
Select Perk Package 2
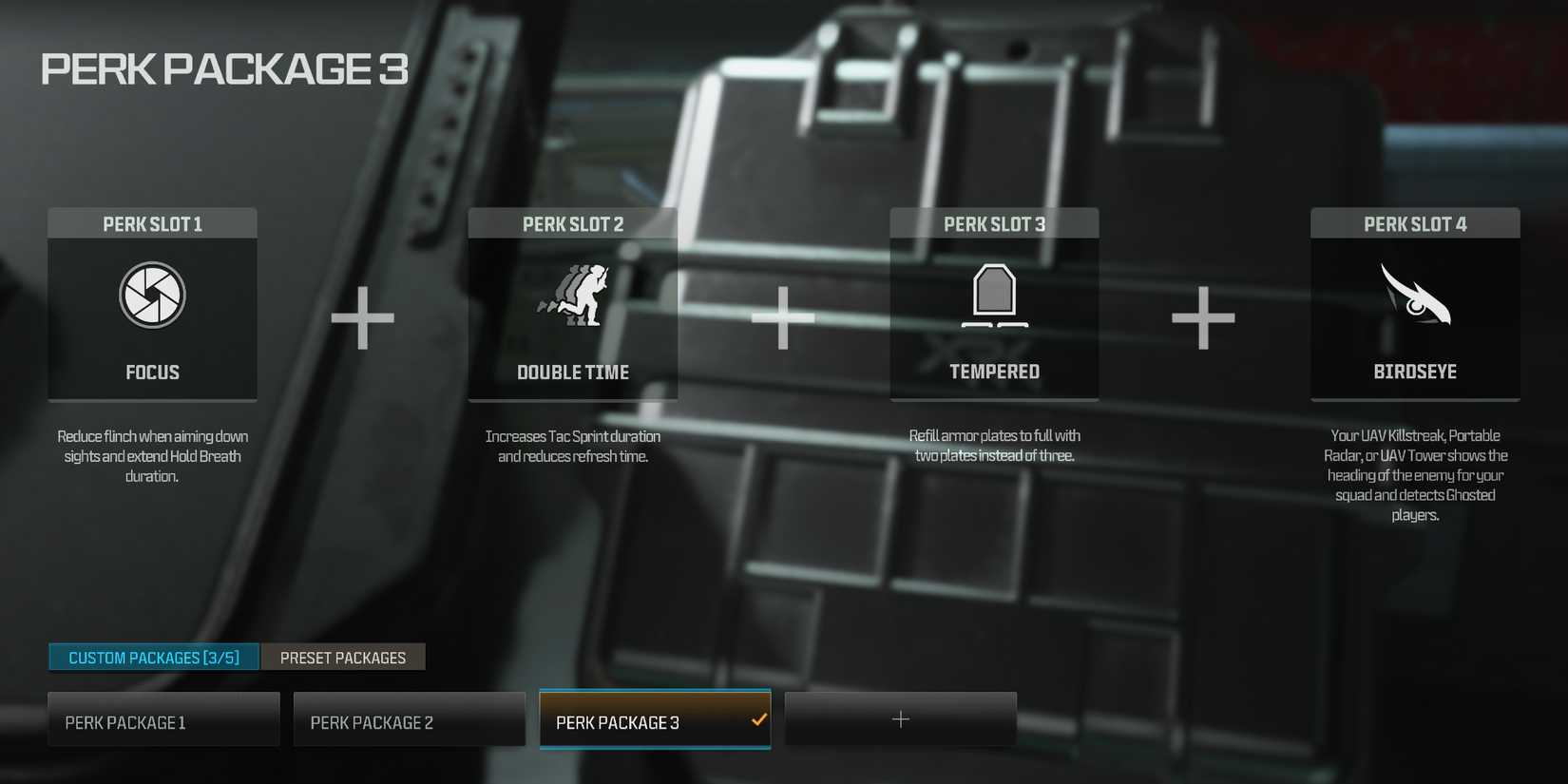[x=409, y=719]
